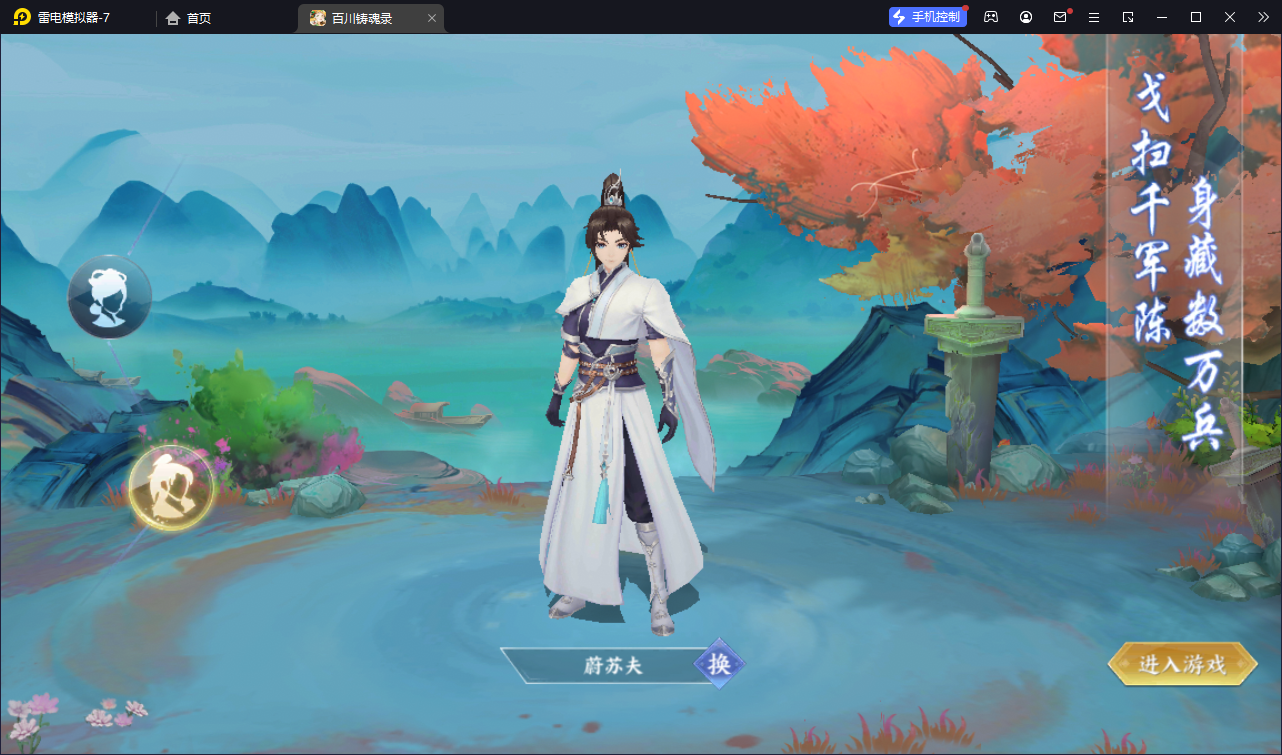Open the hamburger menu in the titlebar
The image size is (1282, 755).
point(1094,17)
